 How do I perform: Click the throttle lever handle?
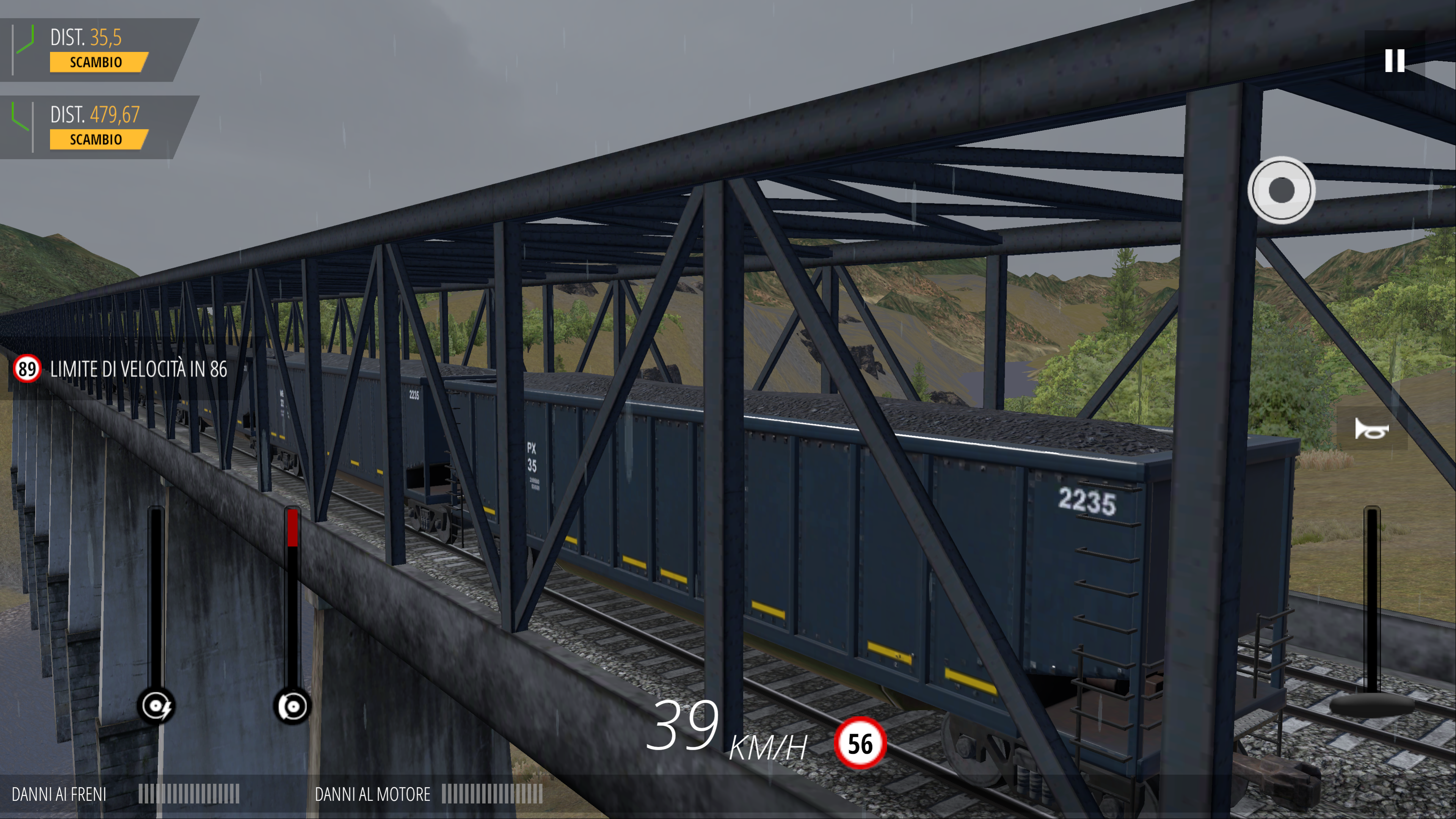(x=1371, y=704)
